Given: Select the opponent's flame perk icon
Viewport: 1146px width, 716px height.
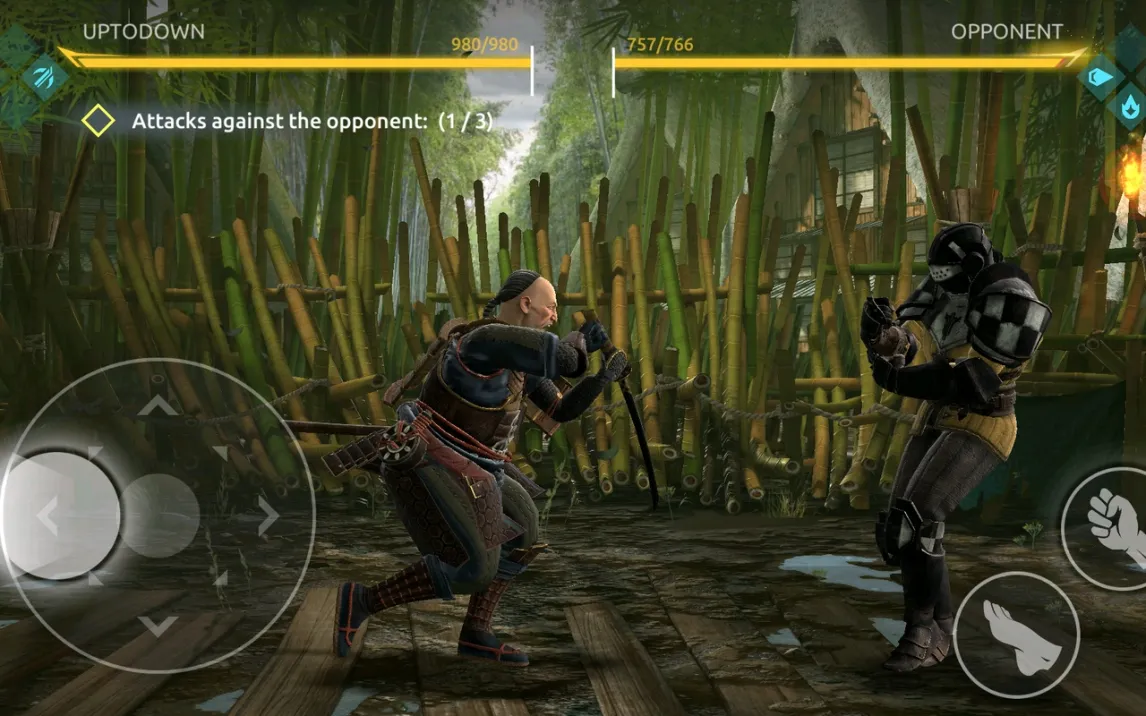Looking at the screenshot, I should pyautogui.click(x=1130, y=103).
